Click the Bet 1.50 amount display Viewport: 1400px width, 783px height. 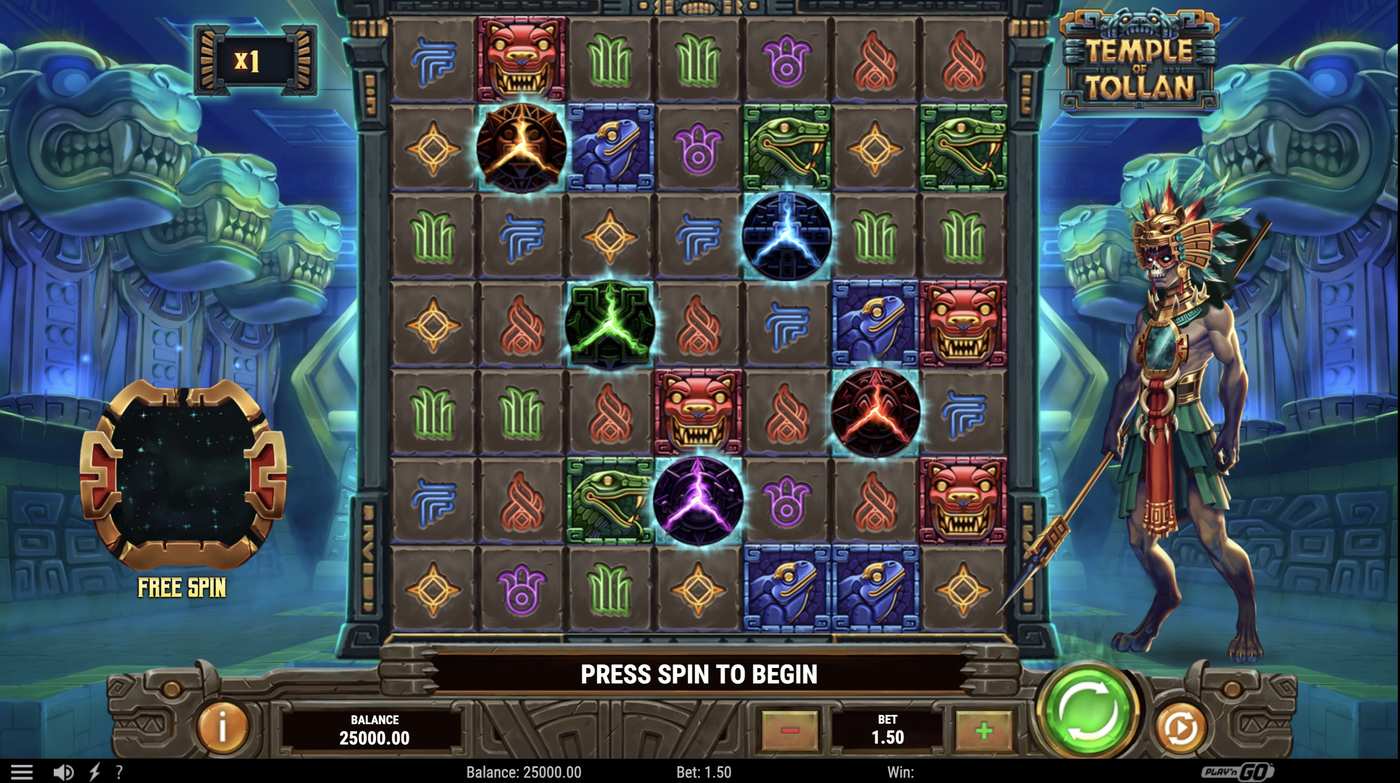tap(887, 729)
